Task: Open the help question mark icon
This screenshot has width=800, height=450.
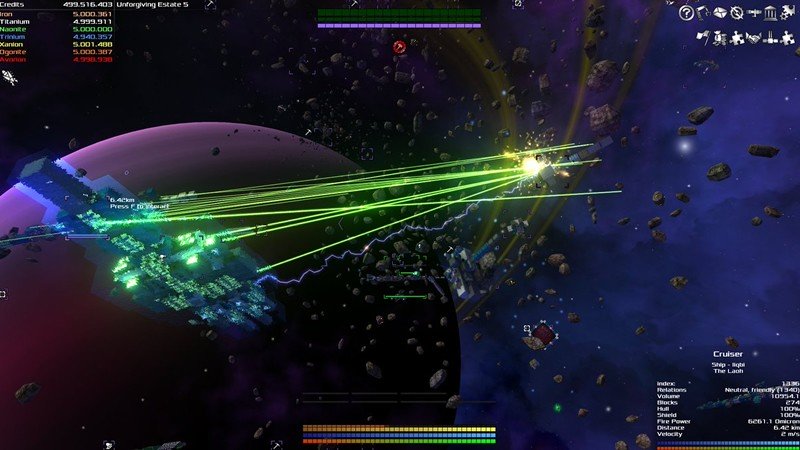Action: click(x=686, y=12)
